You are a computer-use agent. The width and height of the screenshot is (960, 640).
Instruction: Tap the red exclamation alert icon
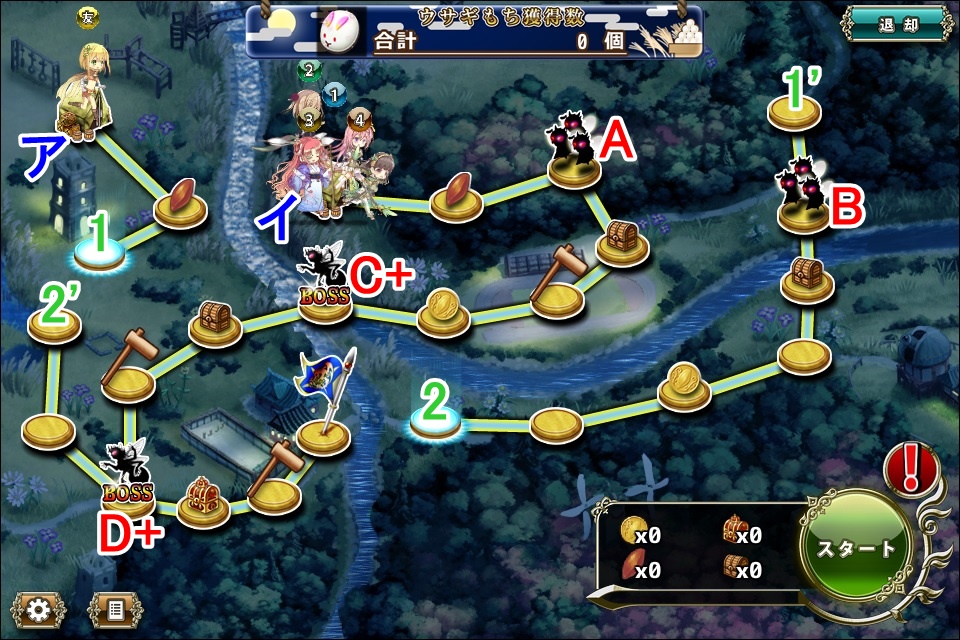pos(910,468)
